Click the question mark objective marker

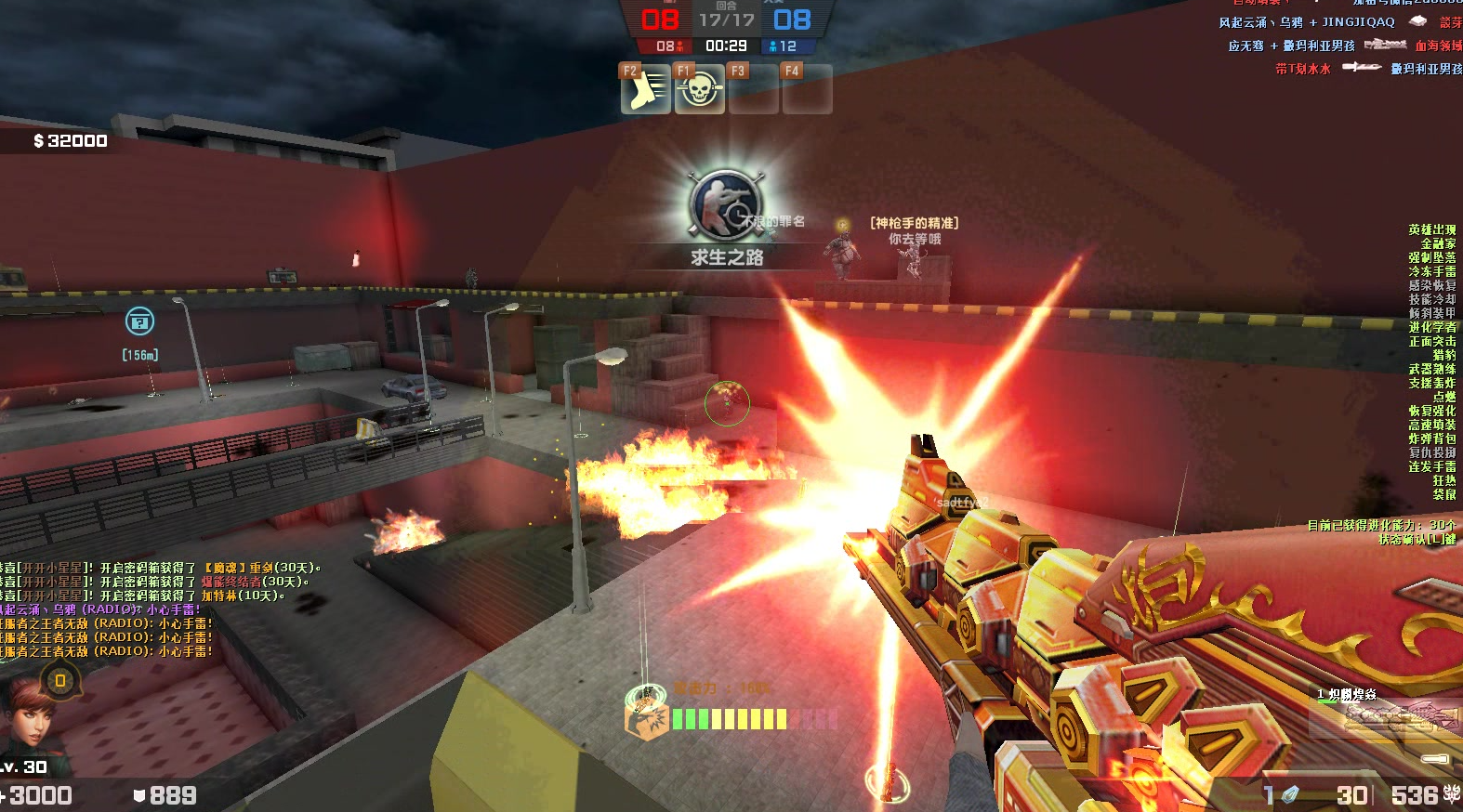point(139,321)
